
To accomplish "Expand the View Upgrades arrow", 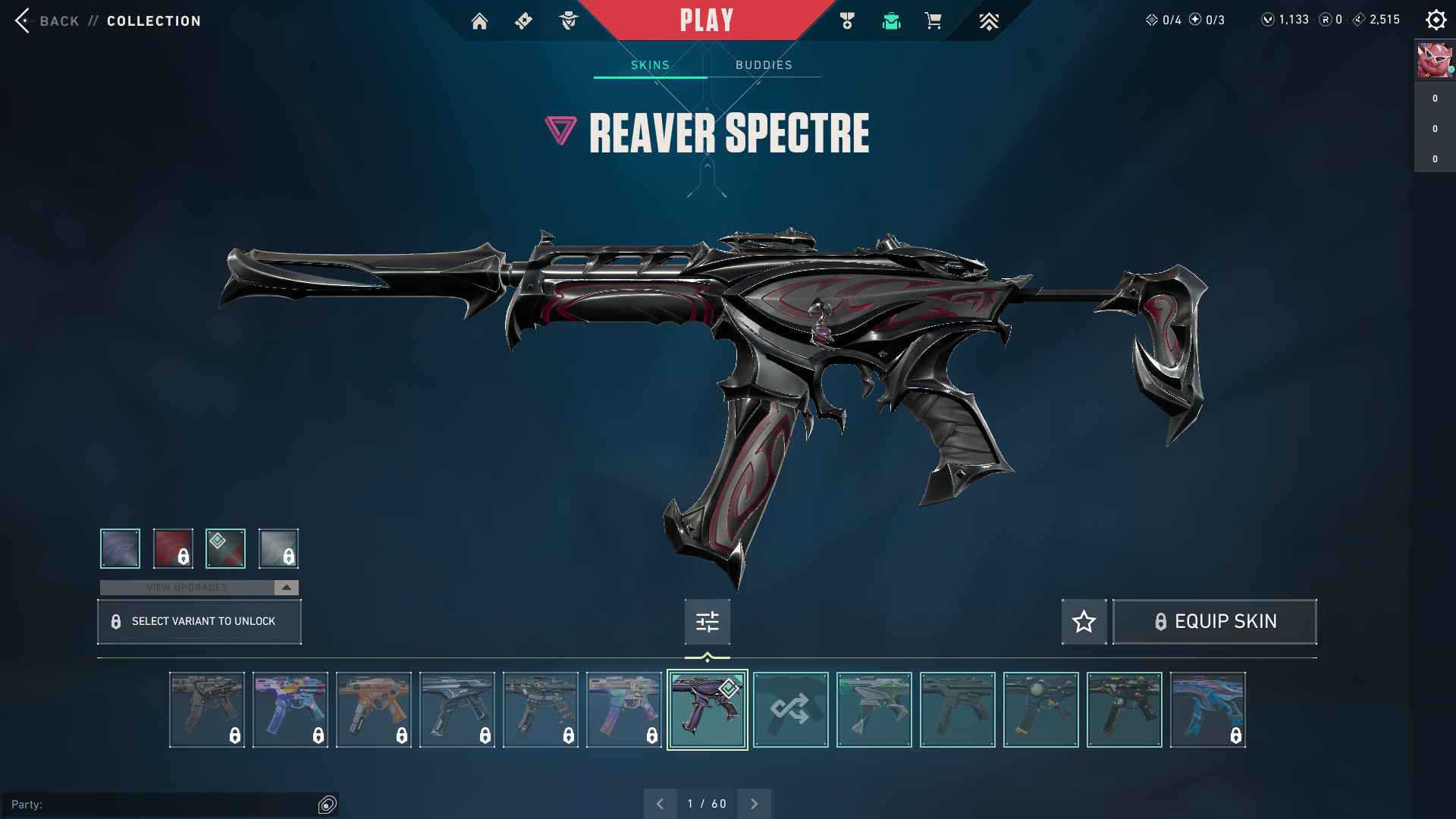I will click(286, 588).
